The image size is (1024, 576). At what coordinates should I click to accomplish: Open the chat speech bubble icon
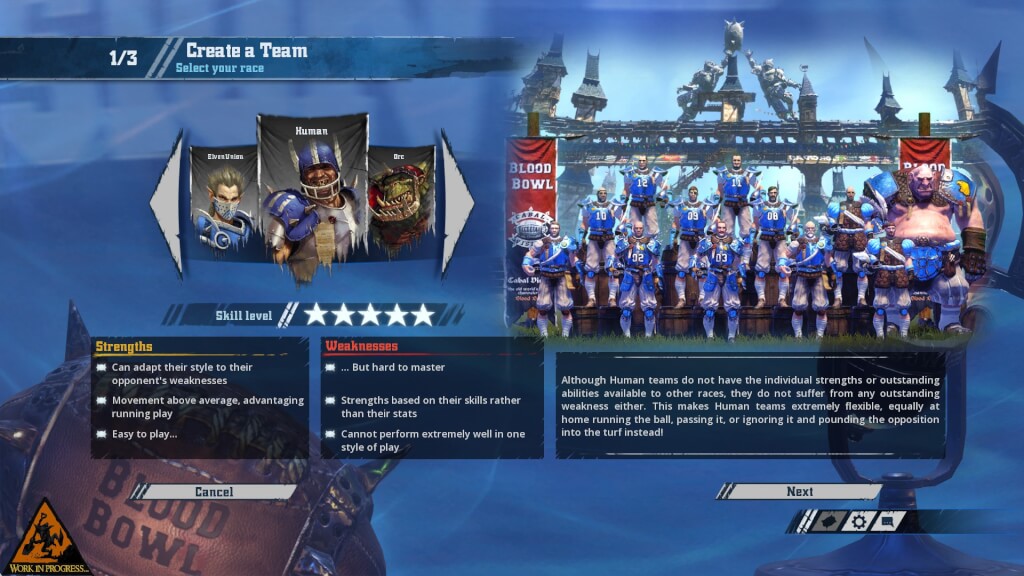pos(888,521)
